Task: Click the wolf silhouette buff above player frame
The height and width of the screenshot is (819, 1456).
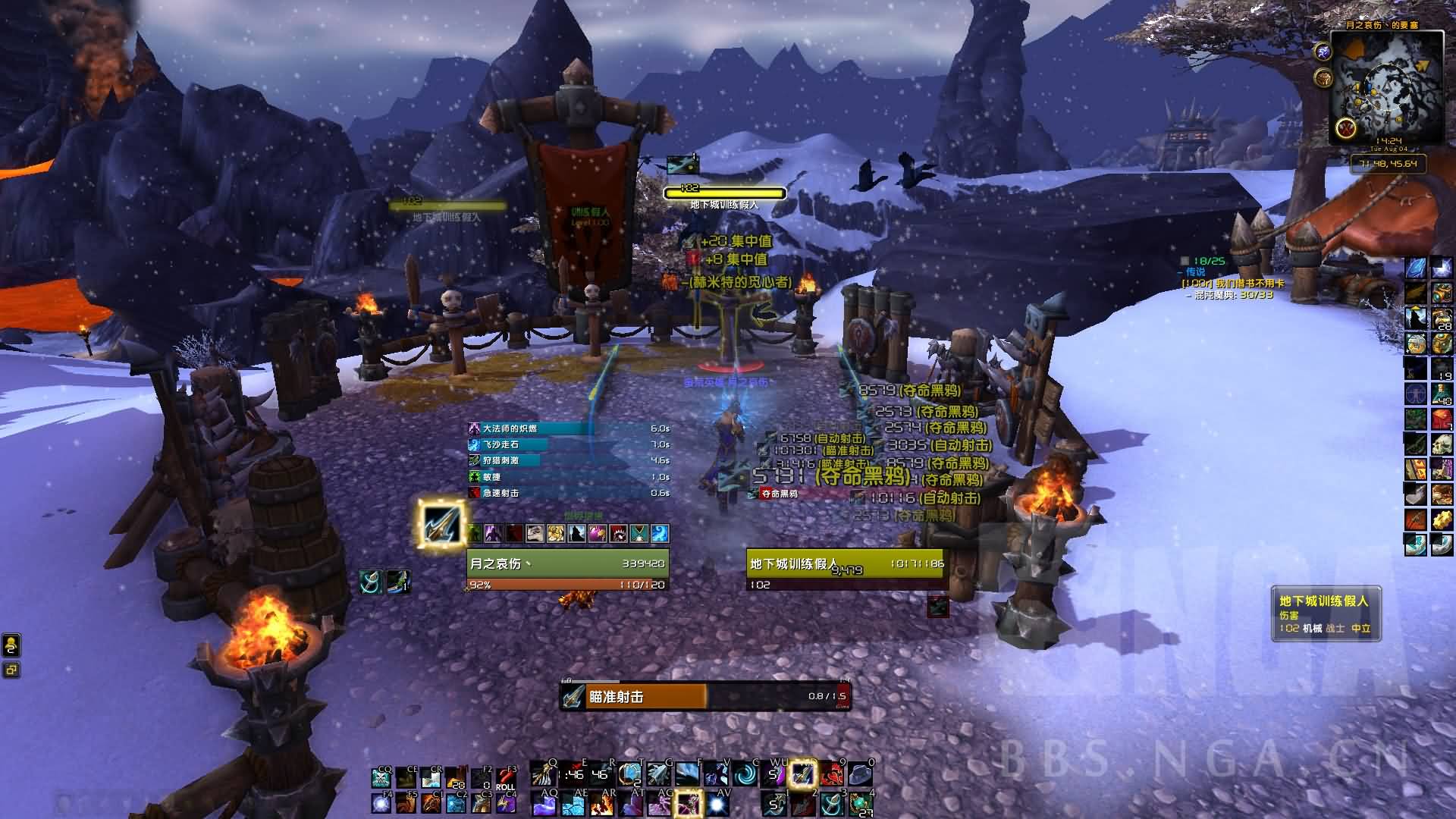Action: 577,534
